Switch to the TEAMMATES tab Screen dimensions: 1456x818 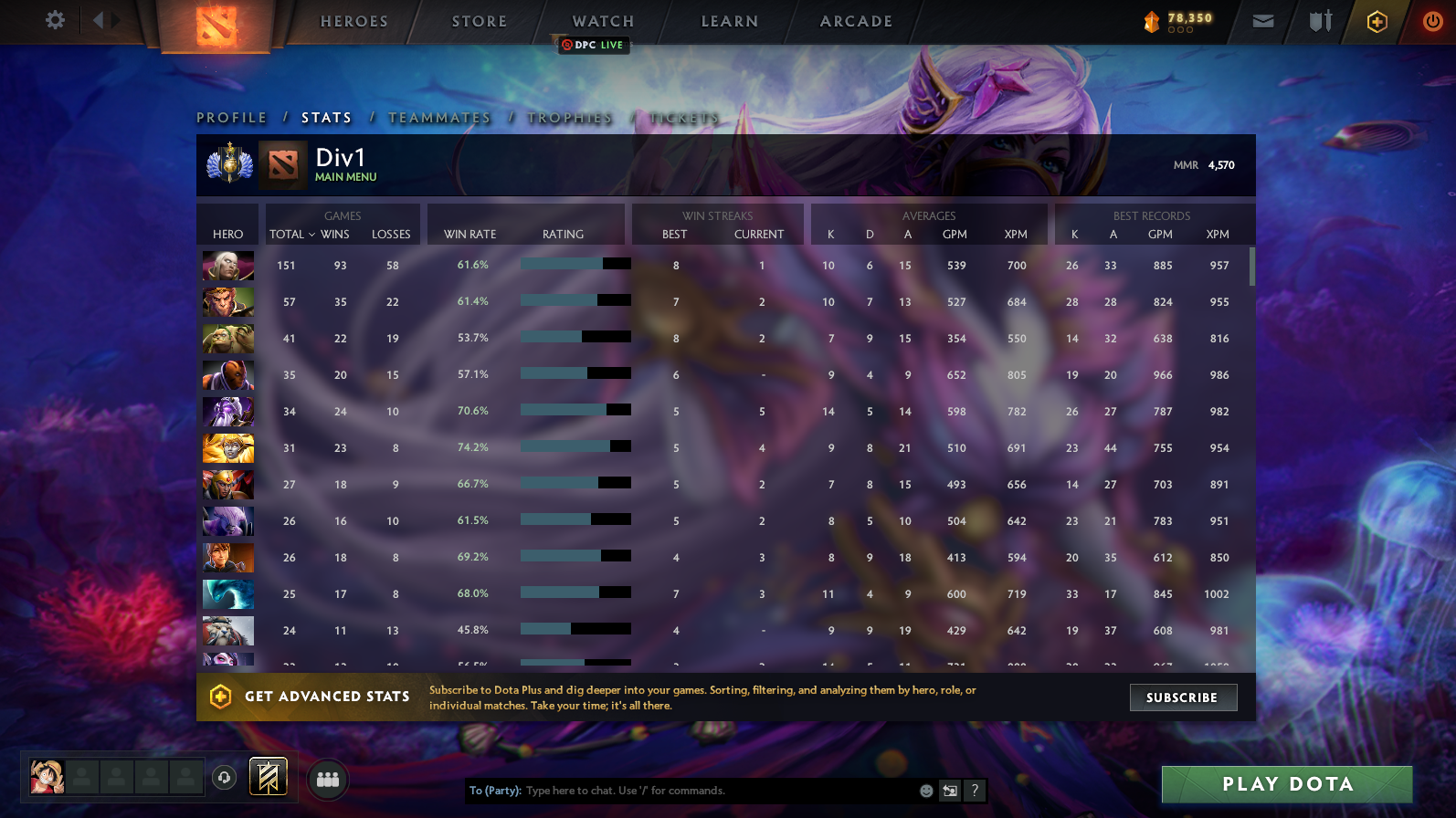439,117
